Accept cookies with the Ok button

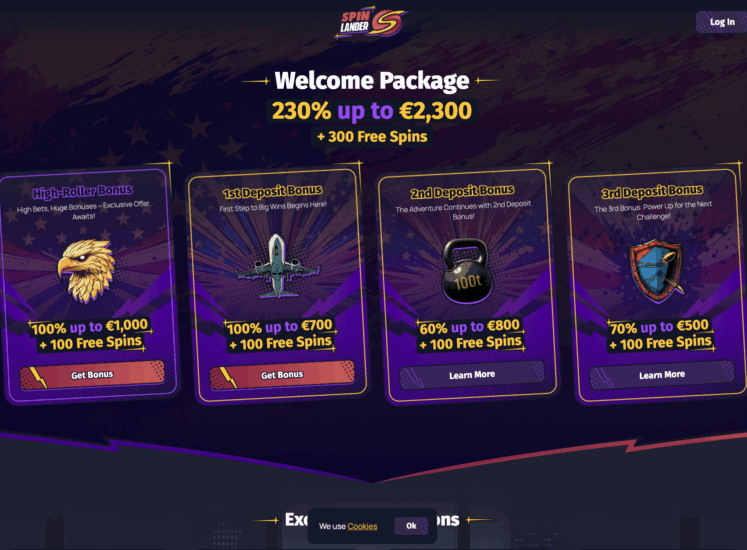point(411,526)
